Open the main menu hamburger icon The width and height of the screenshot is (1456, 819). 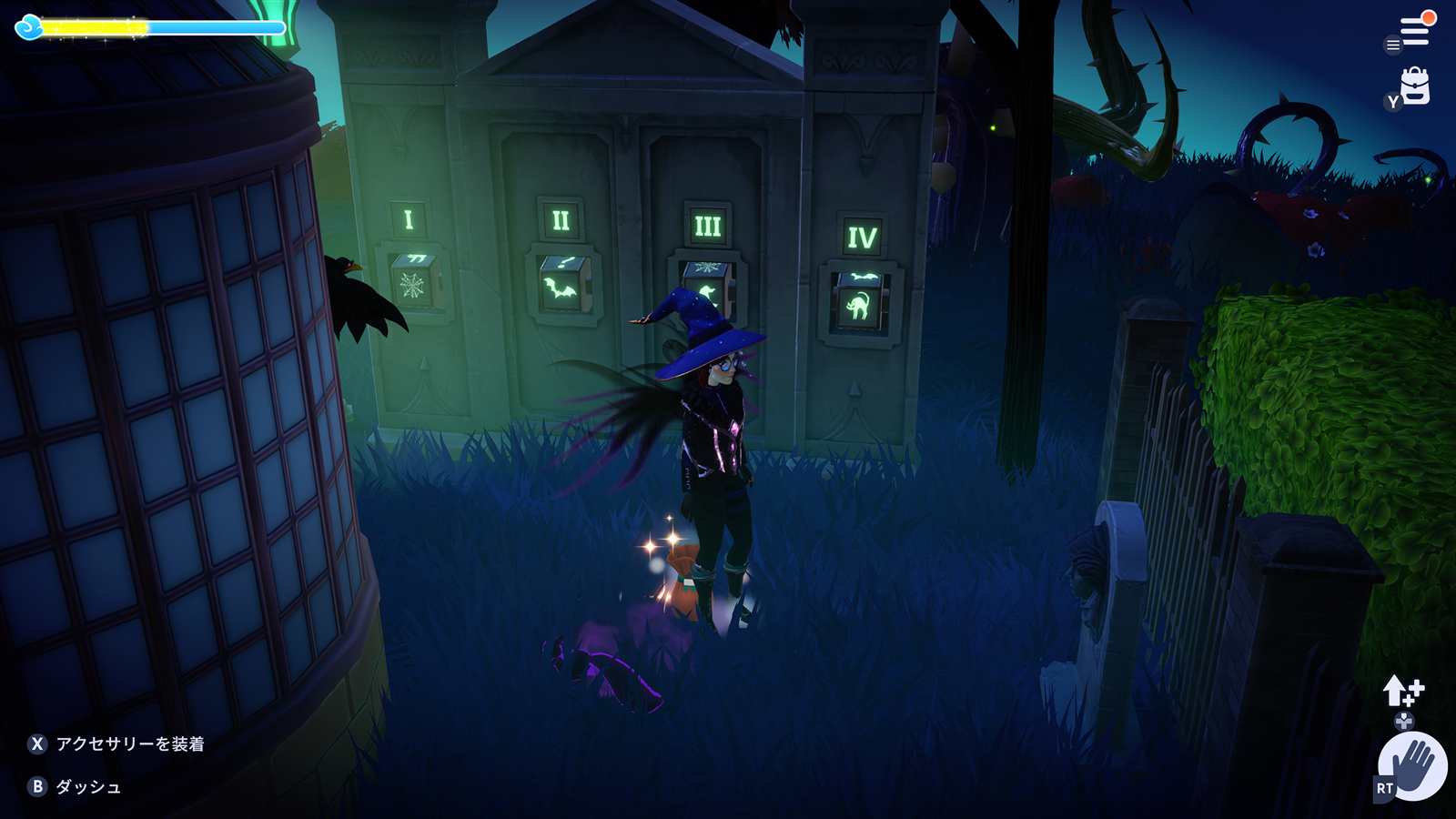[1414, 32]
